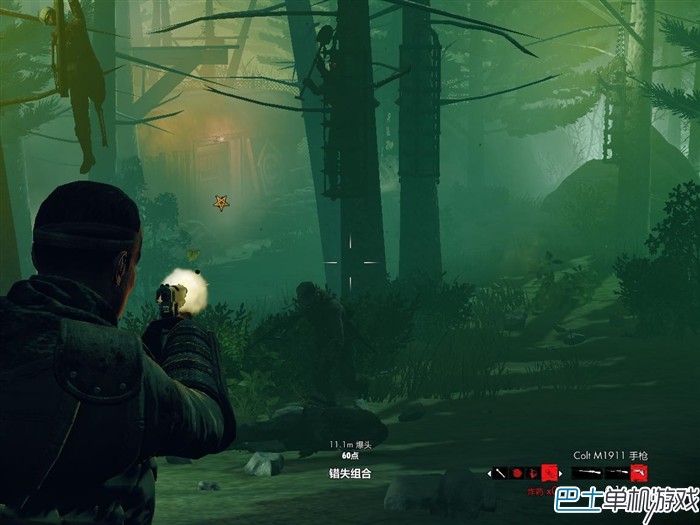Viewport: 700px width, 525px height.
Task: Cycle items with the left arrow
Action: pos(489,473)
